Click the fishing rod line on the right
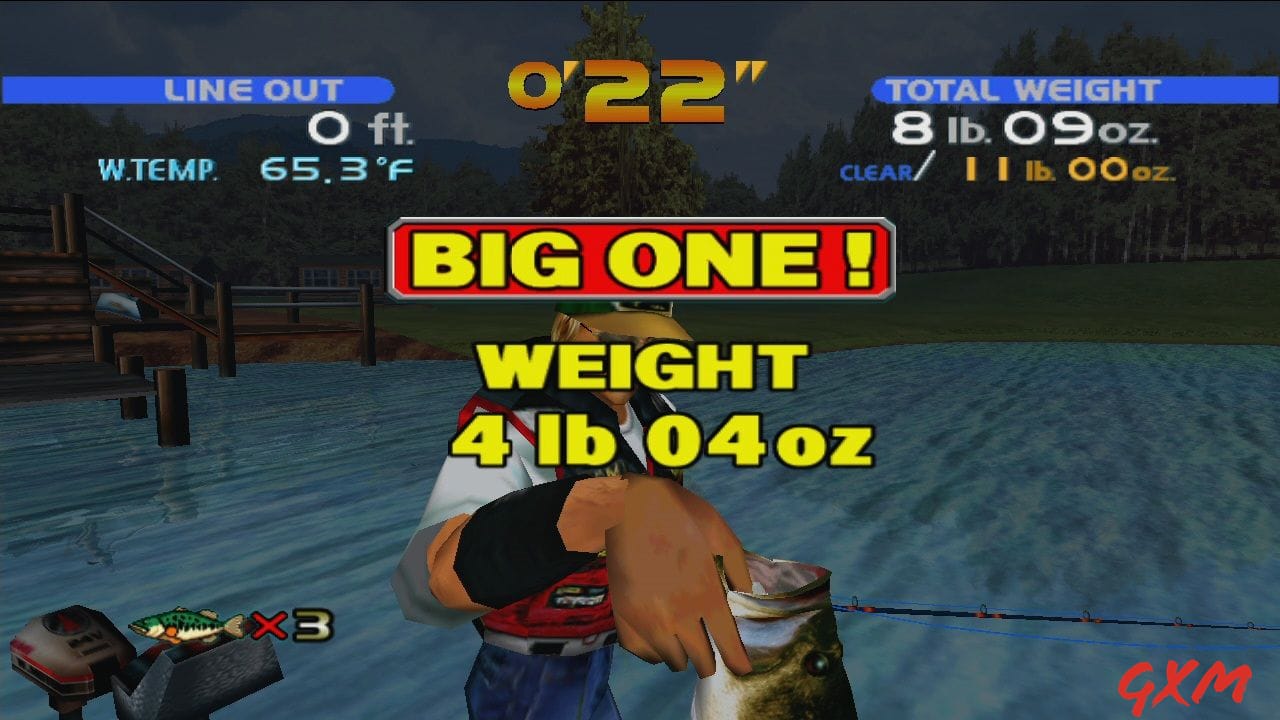 1020,615
